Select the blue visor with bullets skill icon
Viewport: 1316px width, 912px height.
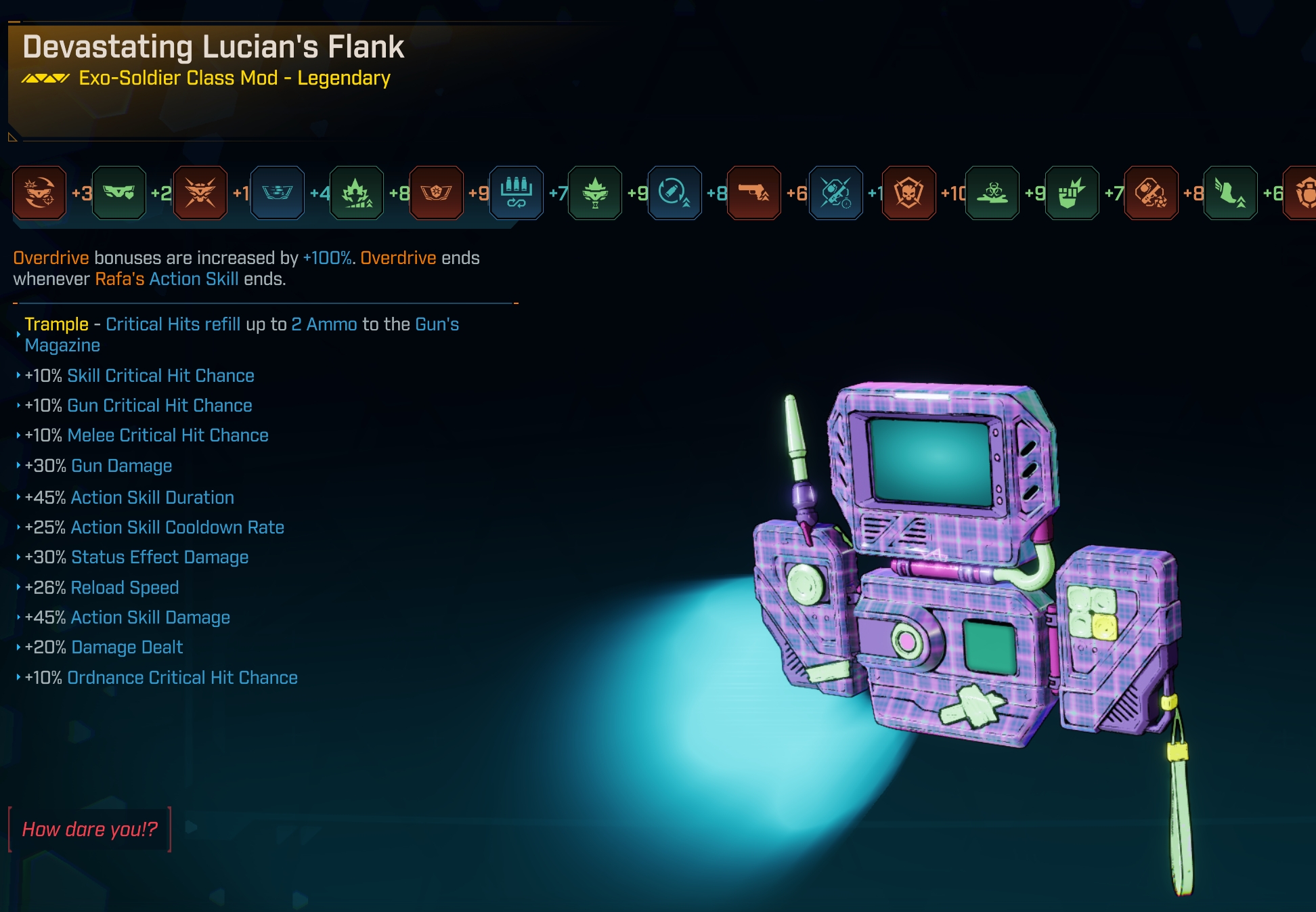(x=278, y=193)
